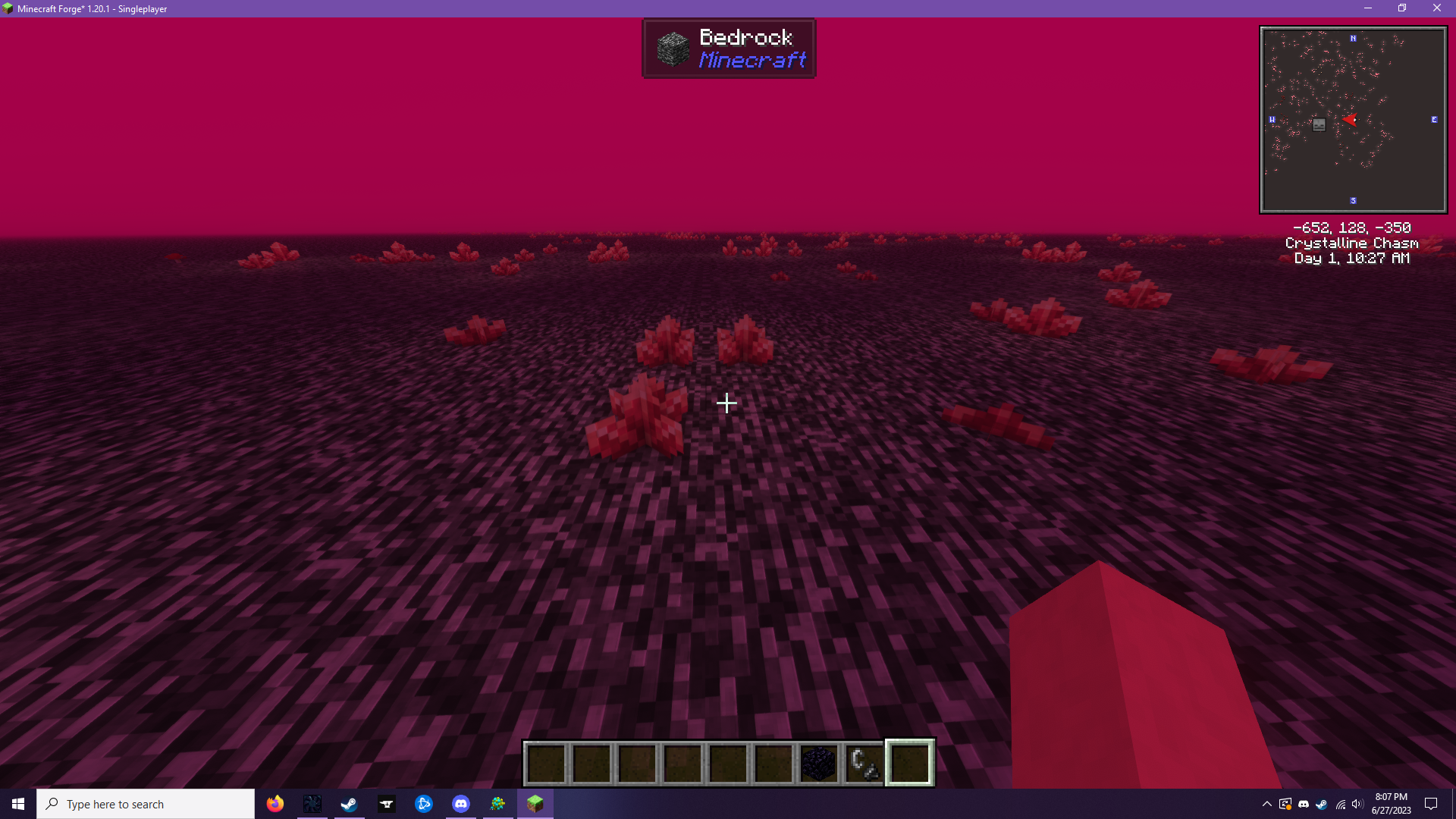Click the Wi-Fi icon in the system tray
The image size is (1456, 819).
1340,804
